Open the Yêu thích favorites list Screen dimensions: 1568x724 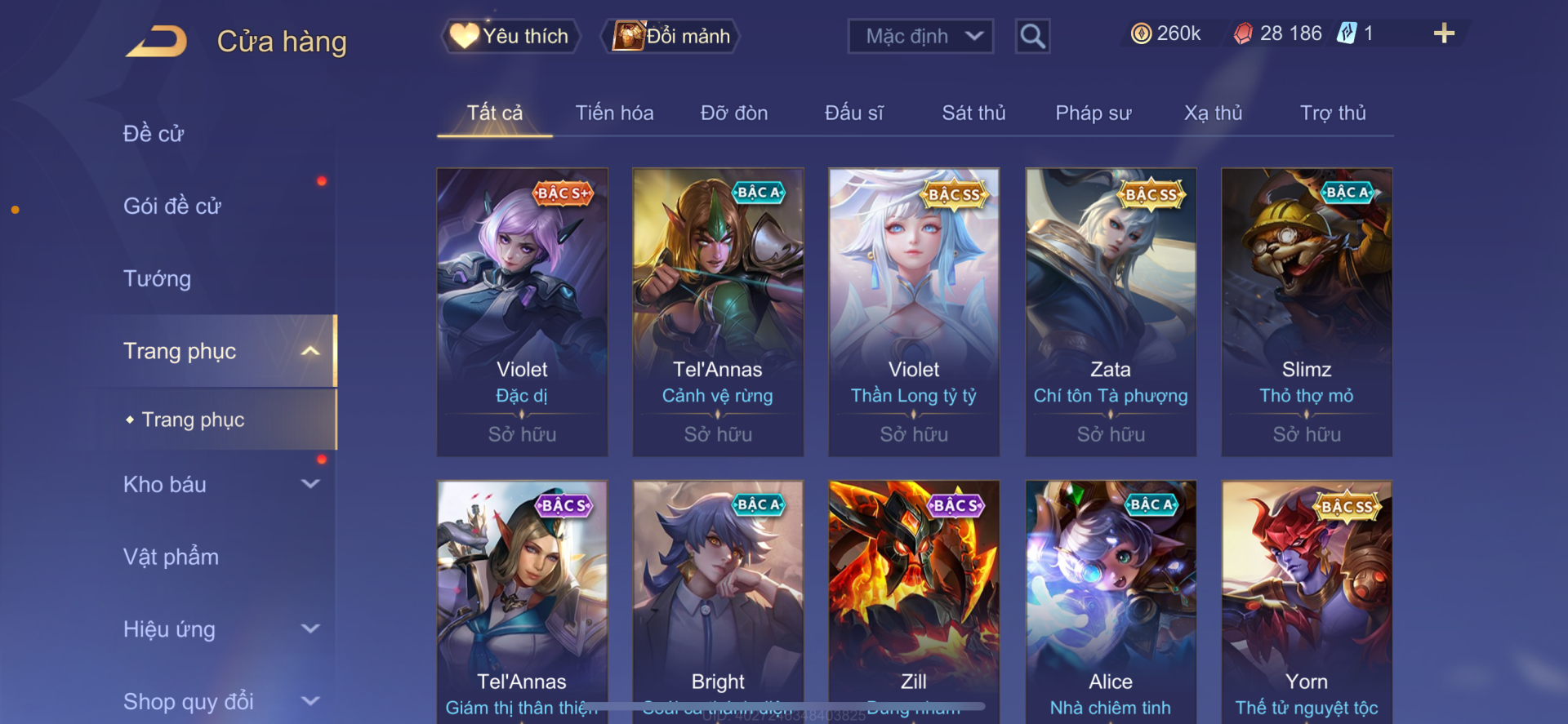511,36
